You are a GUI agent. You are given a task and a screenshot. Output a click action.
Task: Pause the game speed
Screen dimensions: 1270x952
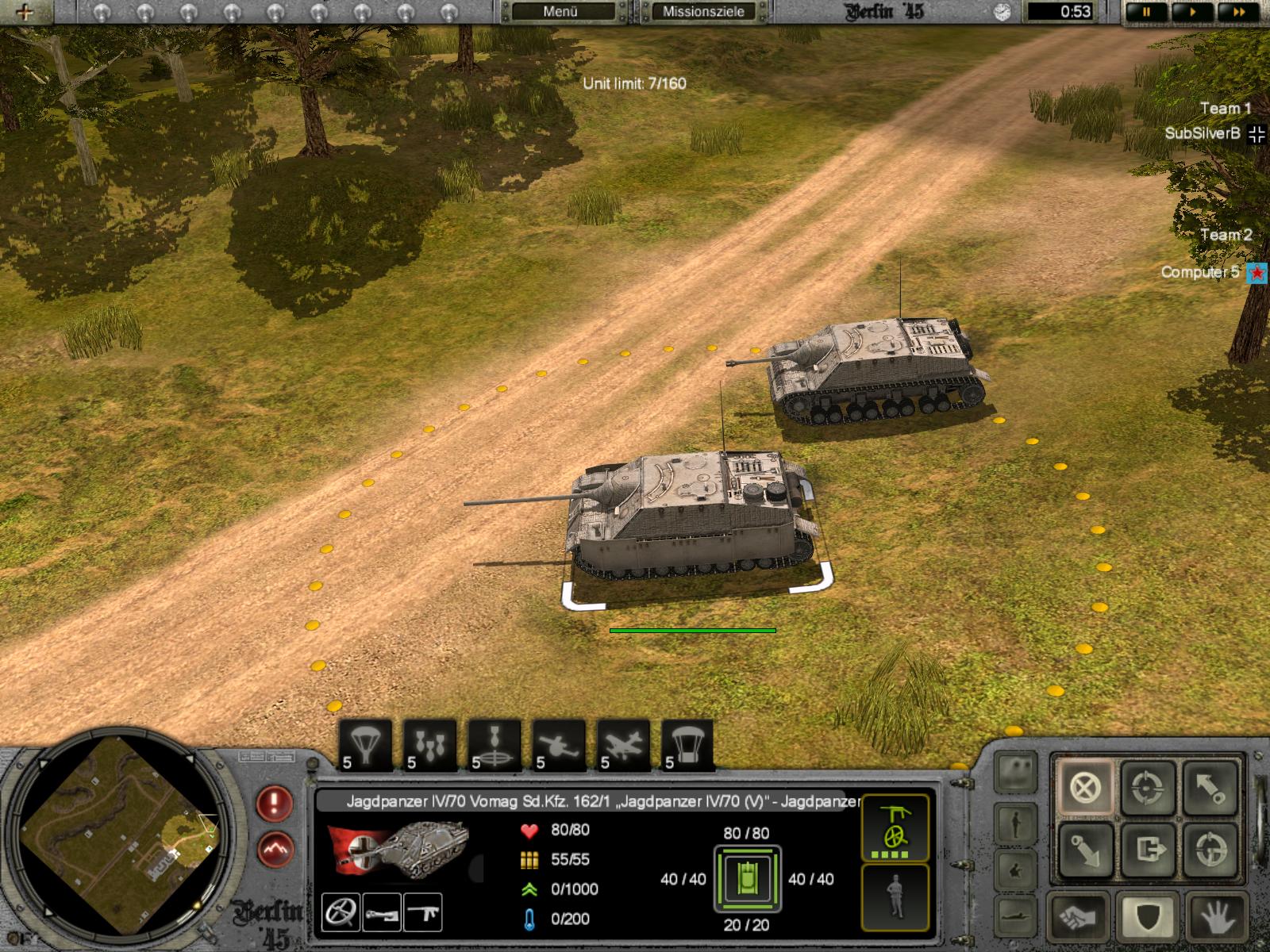[x=1147, y=13]
